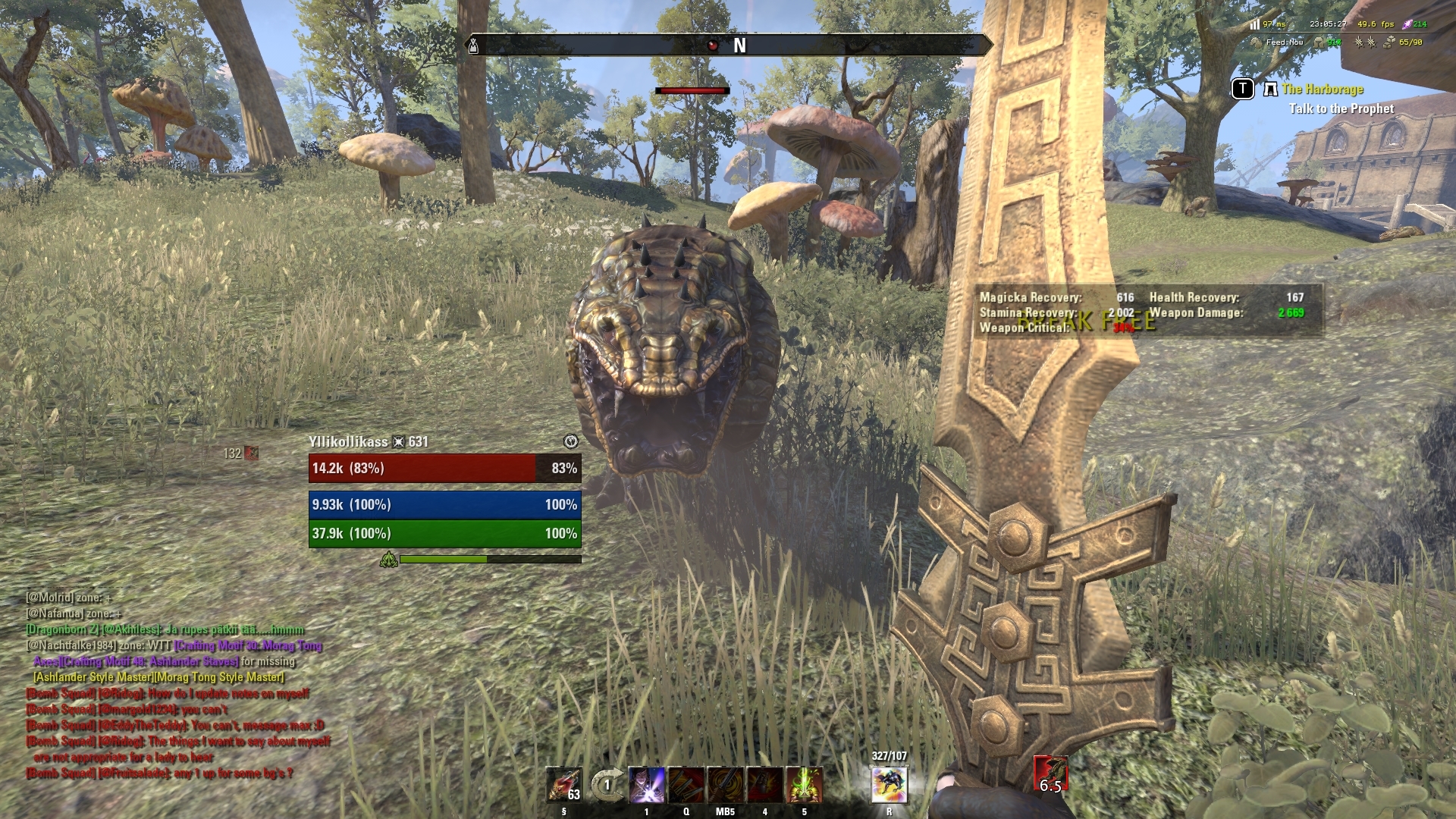Click the N marker on the compass
This screenshot has width=1456, height=819.
pos(739,44)
